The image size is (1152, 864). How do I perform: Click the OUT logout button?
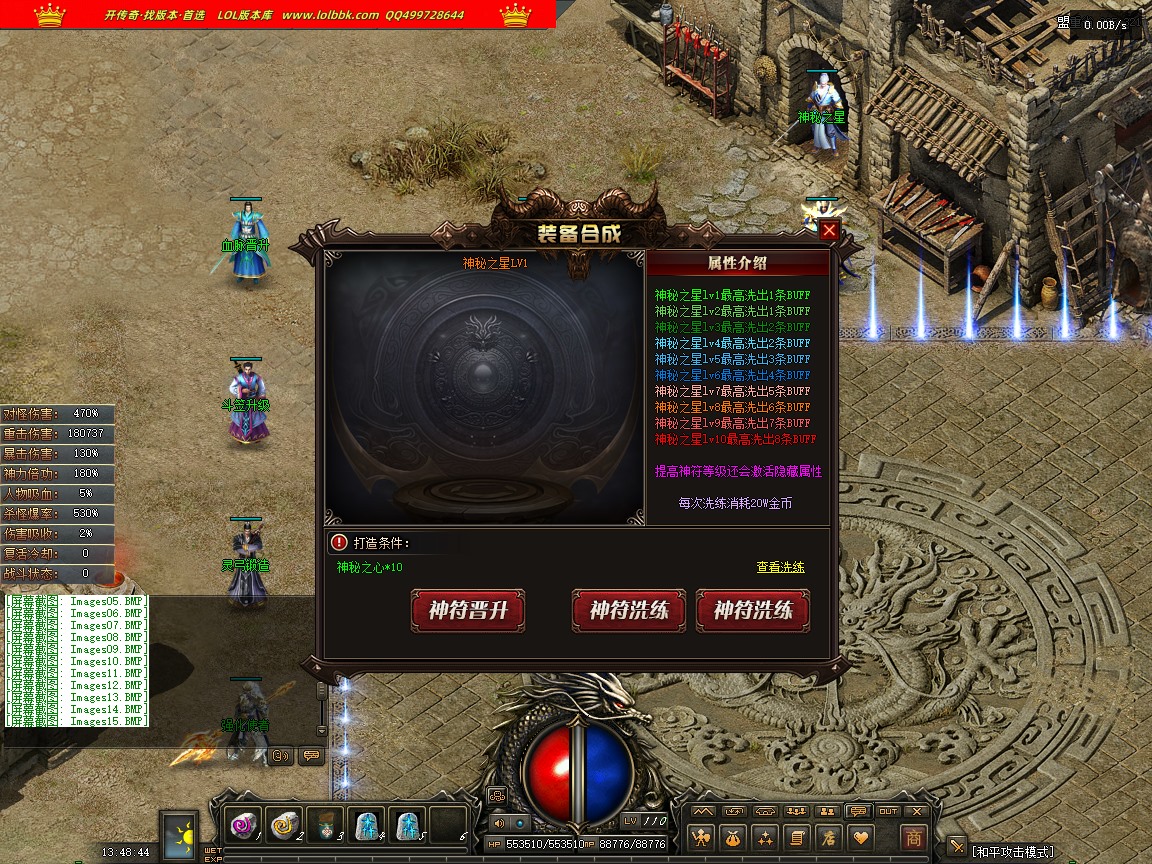click(888, 811)
